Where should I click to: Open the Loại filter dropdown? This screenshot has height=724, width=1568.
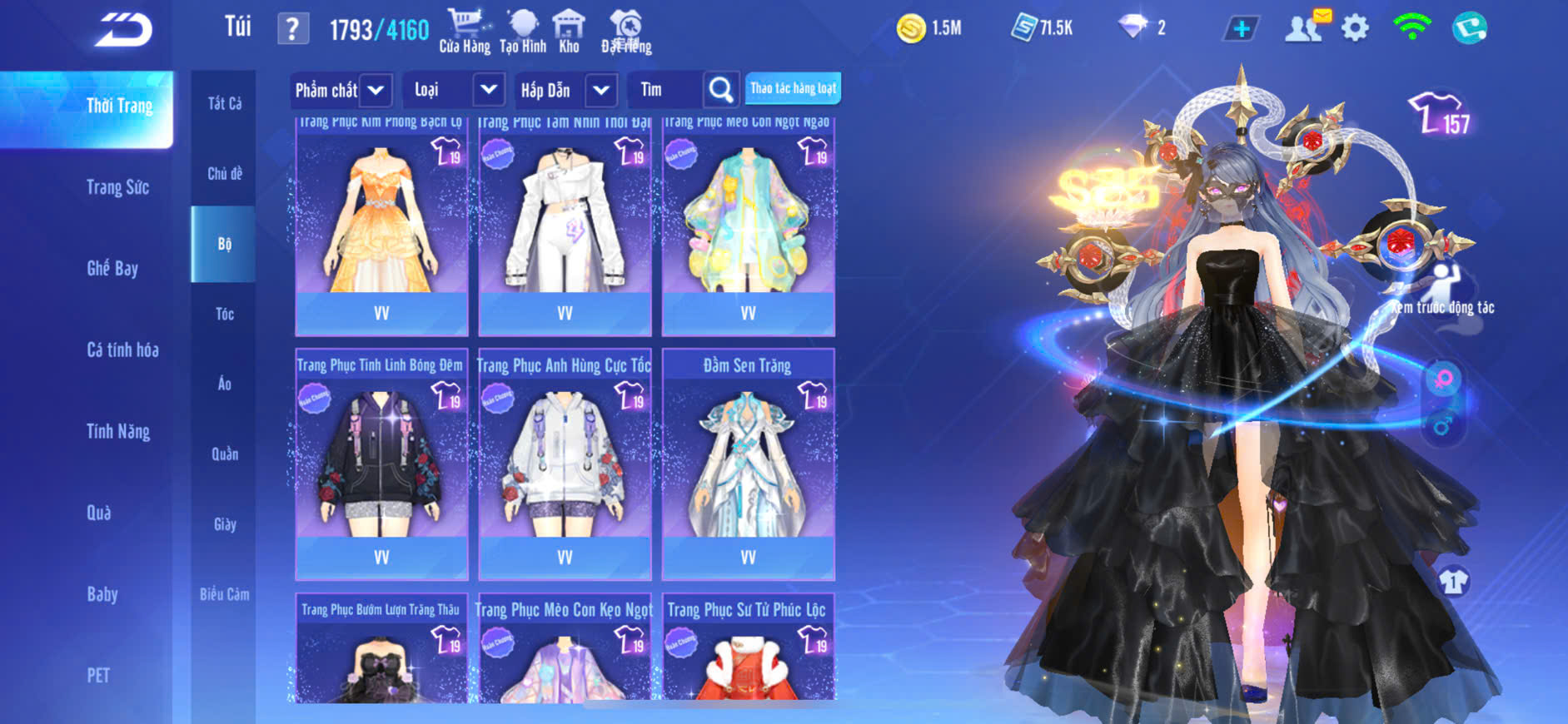(x=489, y=90)
